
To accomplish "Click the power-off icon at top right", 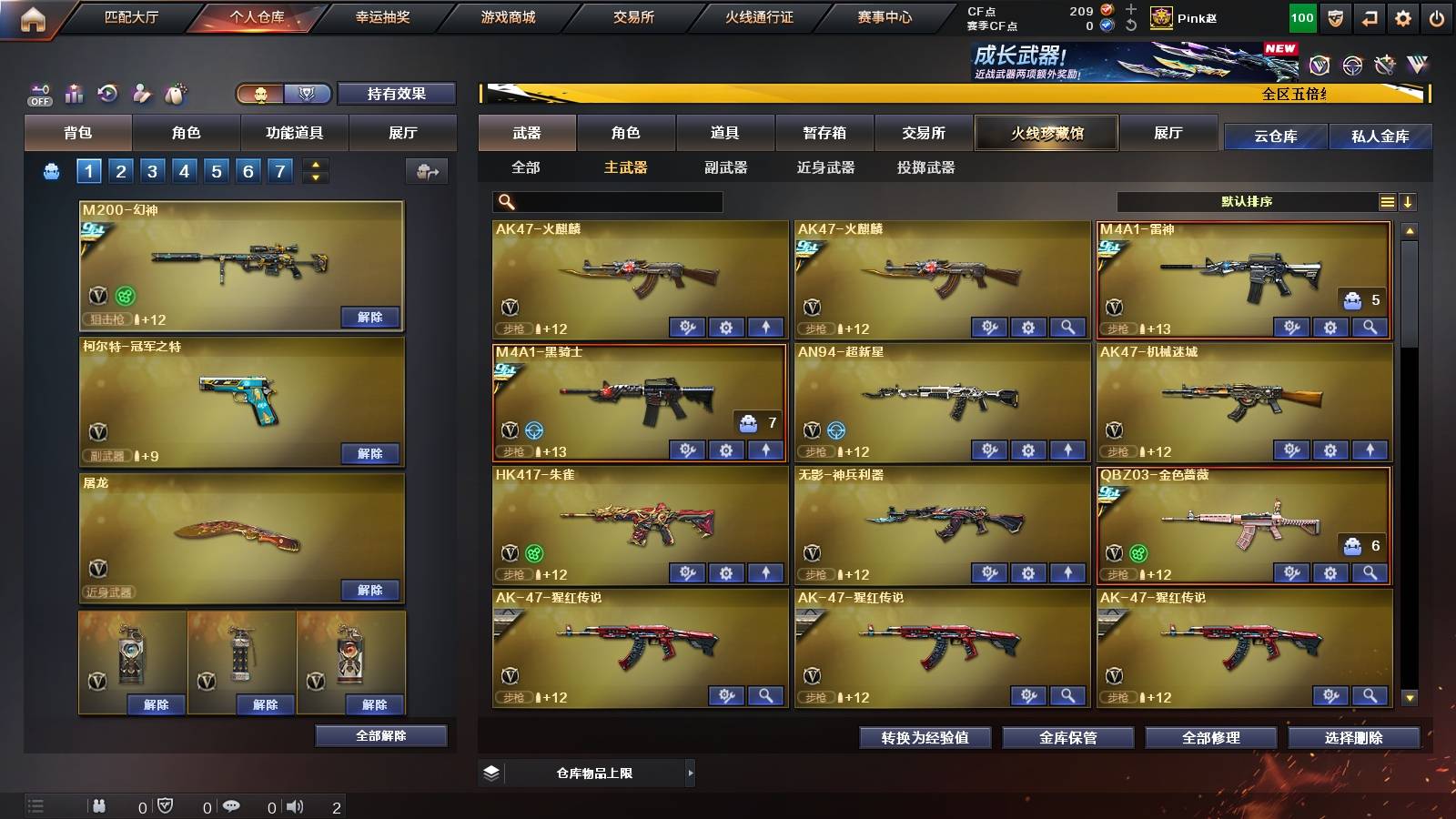I will pos(1439,15).
